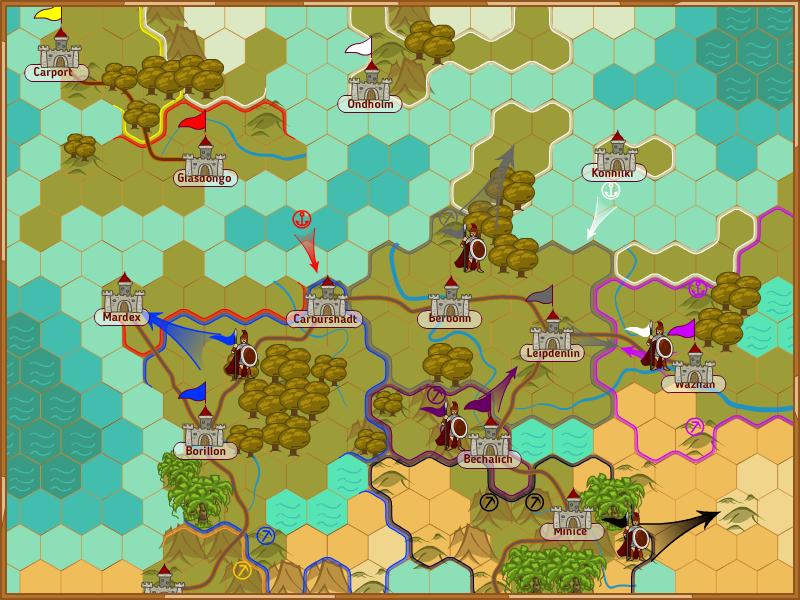Image resolution: width=800 pixels, height=600 pixels.
Task: Choose the red-flagged city Glasdongo
Action: [205, 158]
